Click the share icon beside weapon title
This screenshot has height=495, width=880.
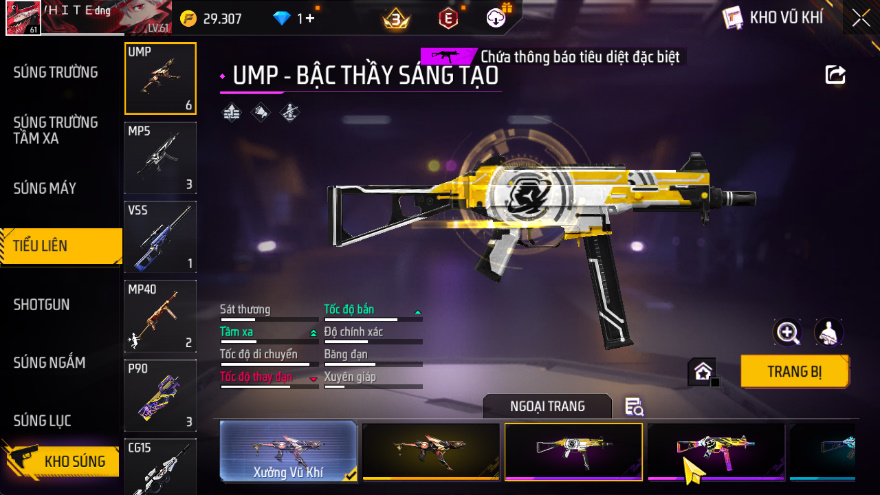835,75
